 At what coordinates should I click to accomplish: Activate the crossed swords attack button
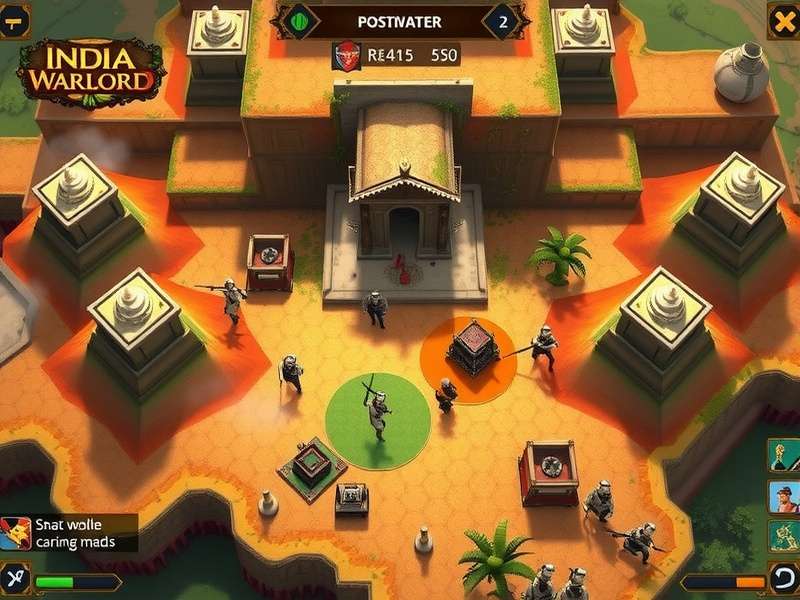pyautogui.click(x=16, y=579)
